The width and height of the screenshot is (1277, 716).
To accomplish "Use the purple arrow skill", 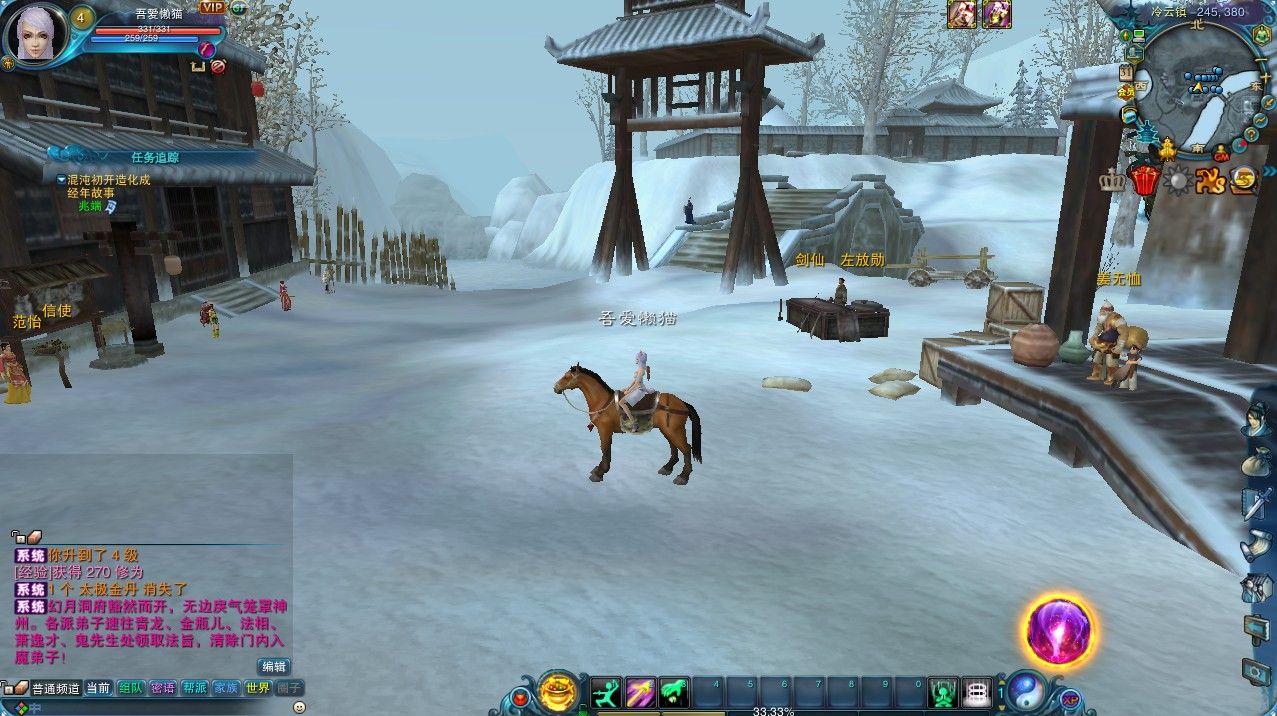I will tap(640, 692).
